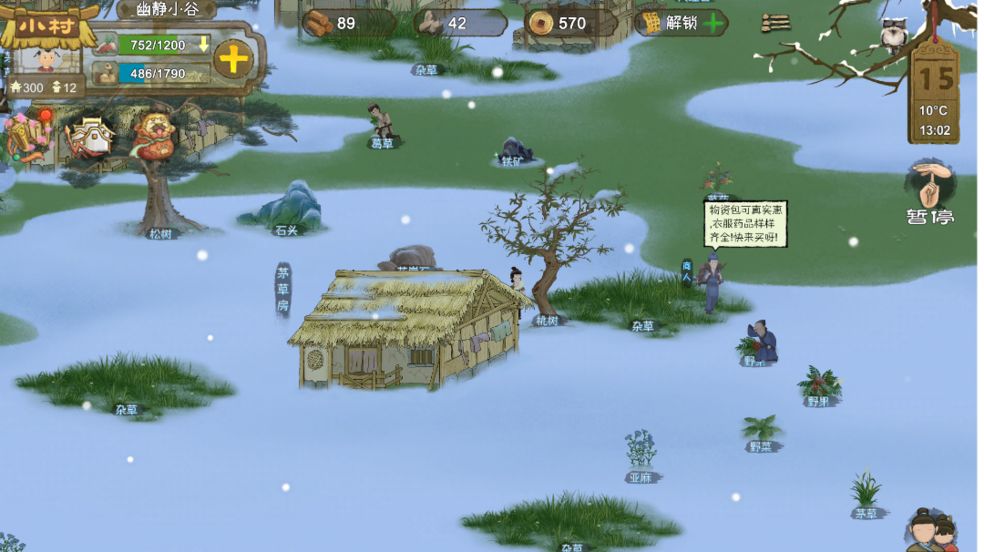Tap the 暂停 pause button
The height and width of the screenshot is (552, 984).
pos(930,194)
